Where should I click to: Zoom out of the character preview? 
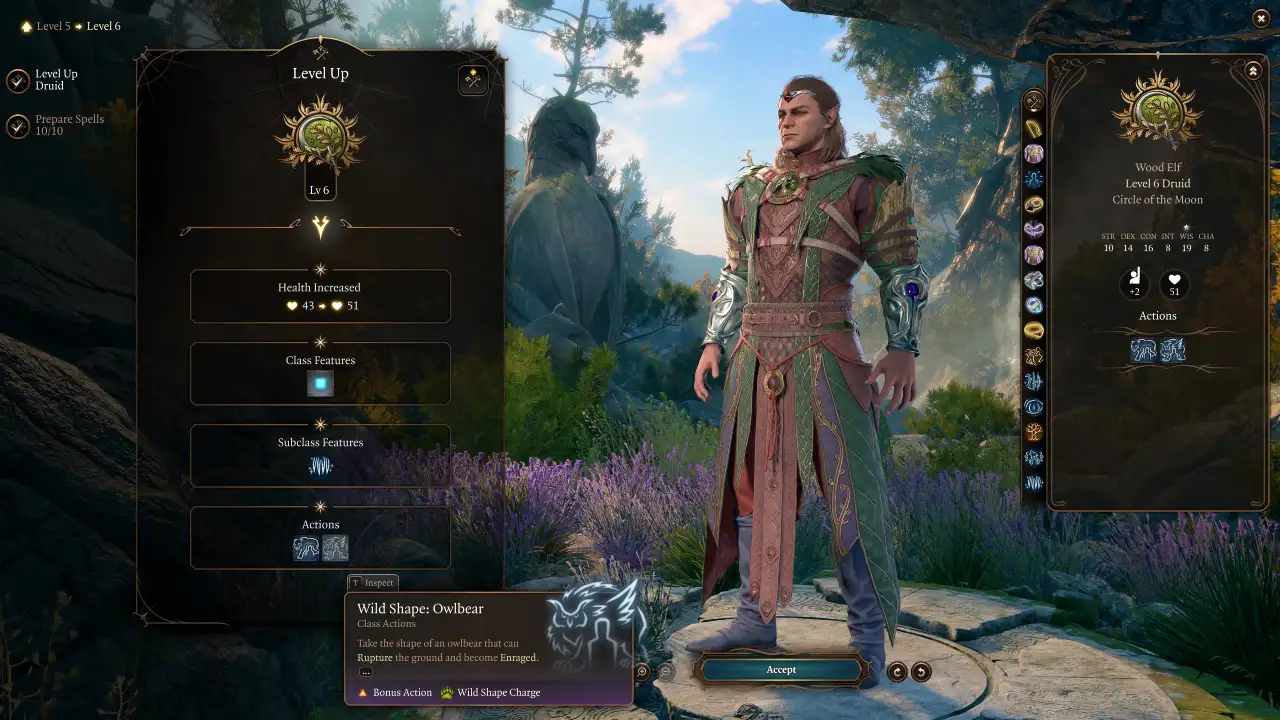(666, 672)
